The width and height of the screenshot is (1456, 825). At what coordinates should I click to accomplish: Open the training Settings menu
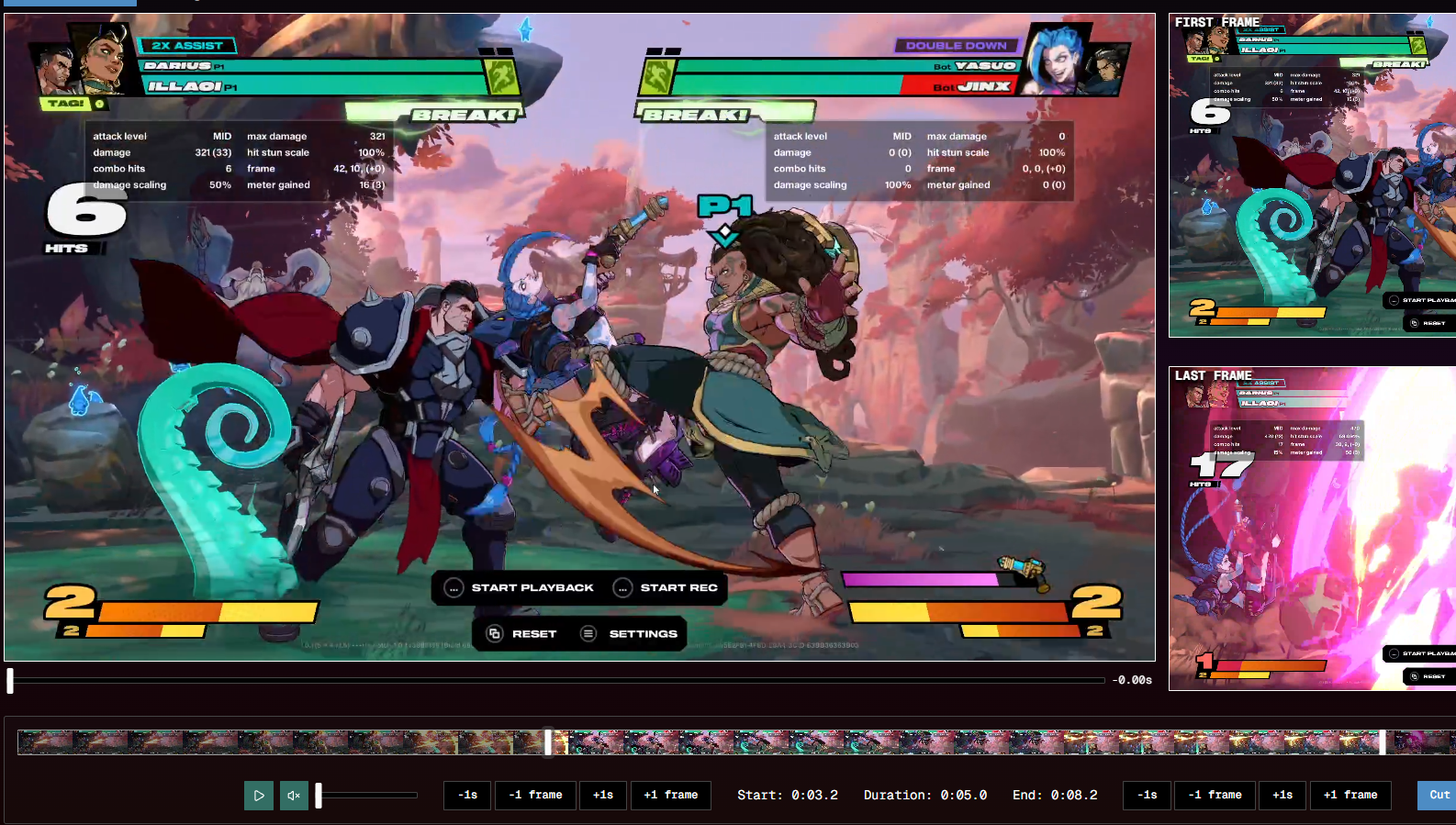(630, 633)
